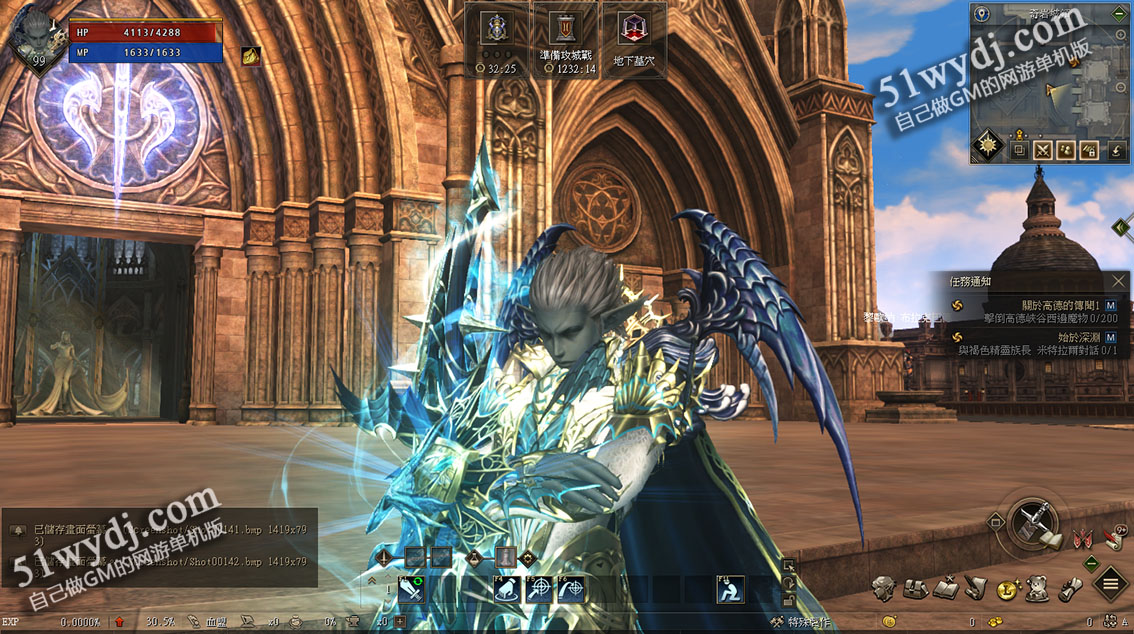Activate the kneeling figure F11 skill

730,590
